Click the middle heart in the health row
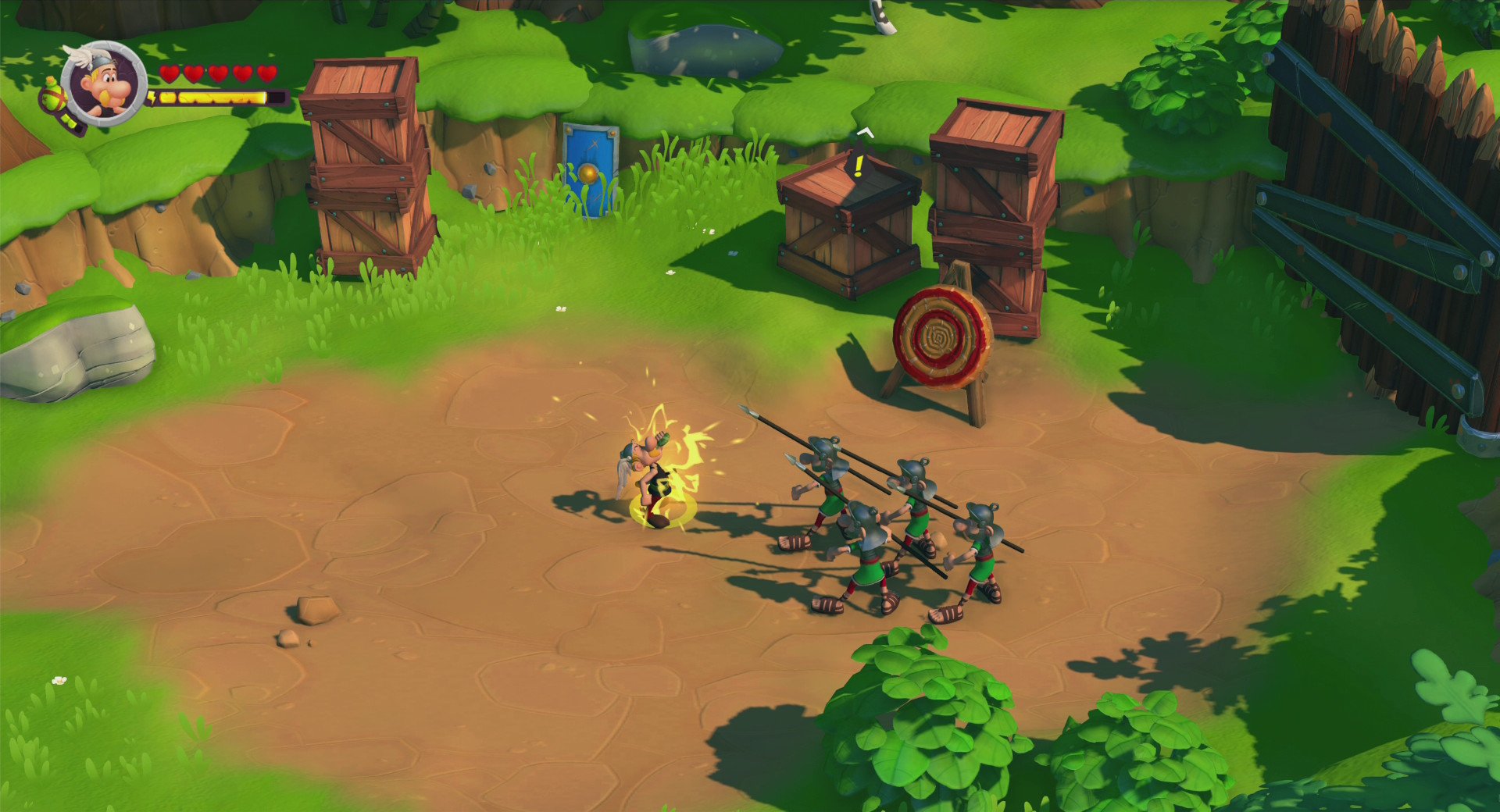The height and width of the screenshot is (812, 1500). (218, 73)
